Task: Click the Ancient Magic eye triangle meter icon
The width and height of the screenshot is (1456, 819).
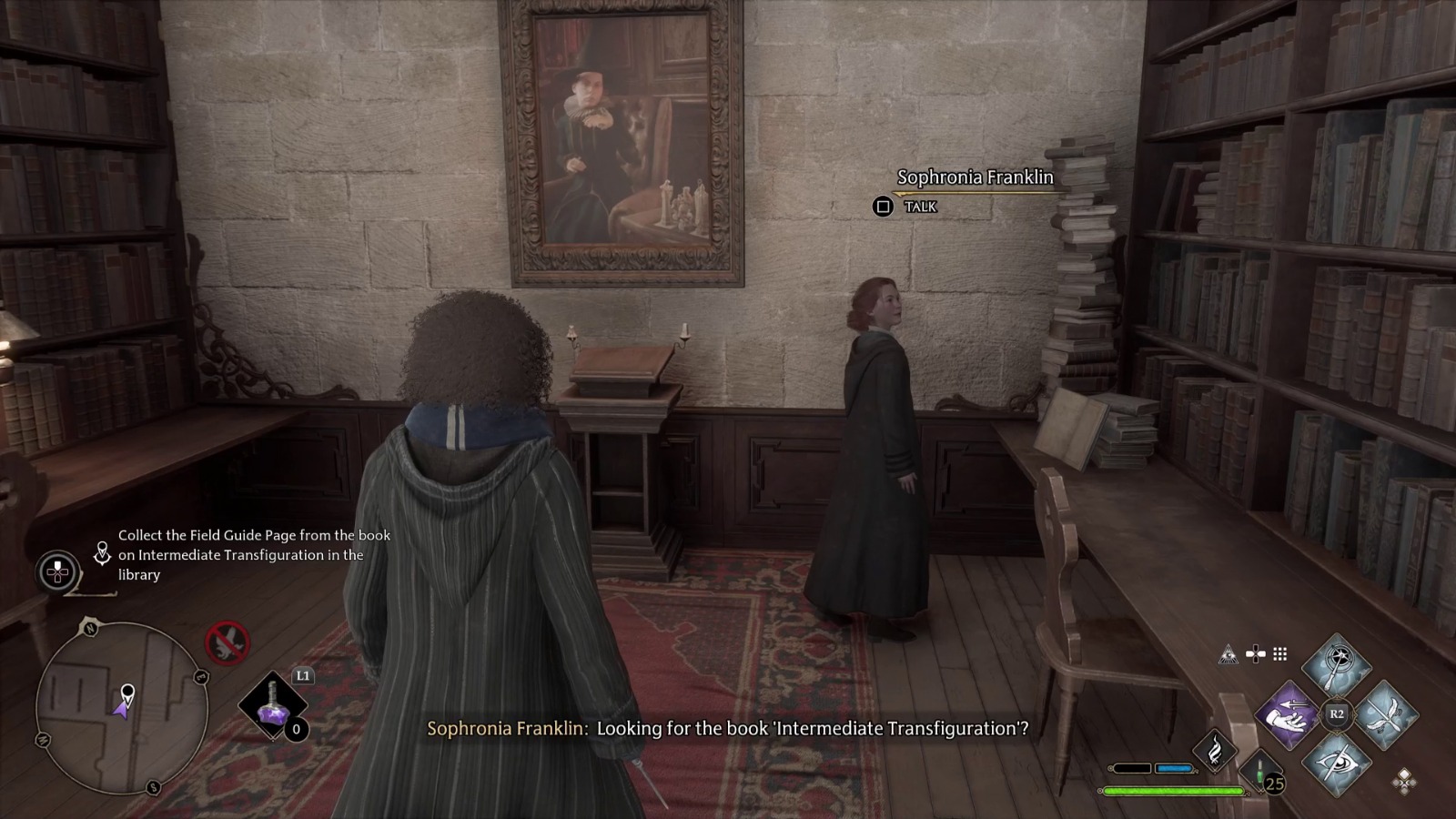Action: tap(1228, 655)
